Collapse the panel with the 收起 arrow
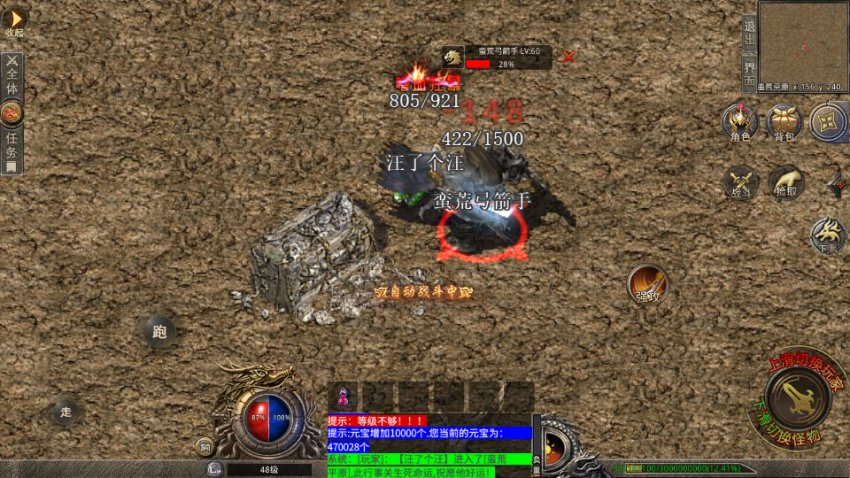The image size is (850, 478). coord(14,19)
